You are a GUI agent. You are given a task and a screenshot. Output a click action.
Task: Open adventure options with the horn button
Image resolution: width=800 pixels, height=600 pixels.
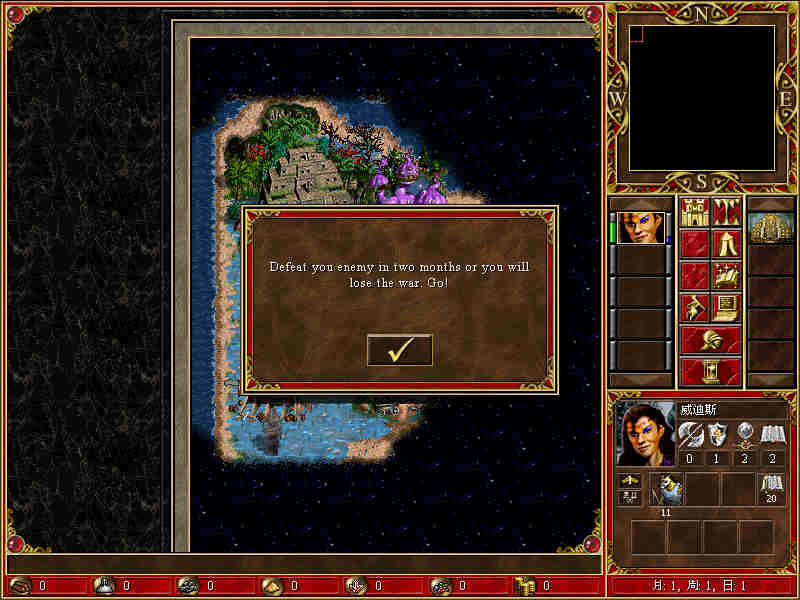[x=694, y=306]
